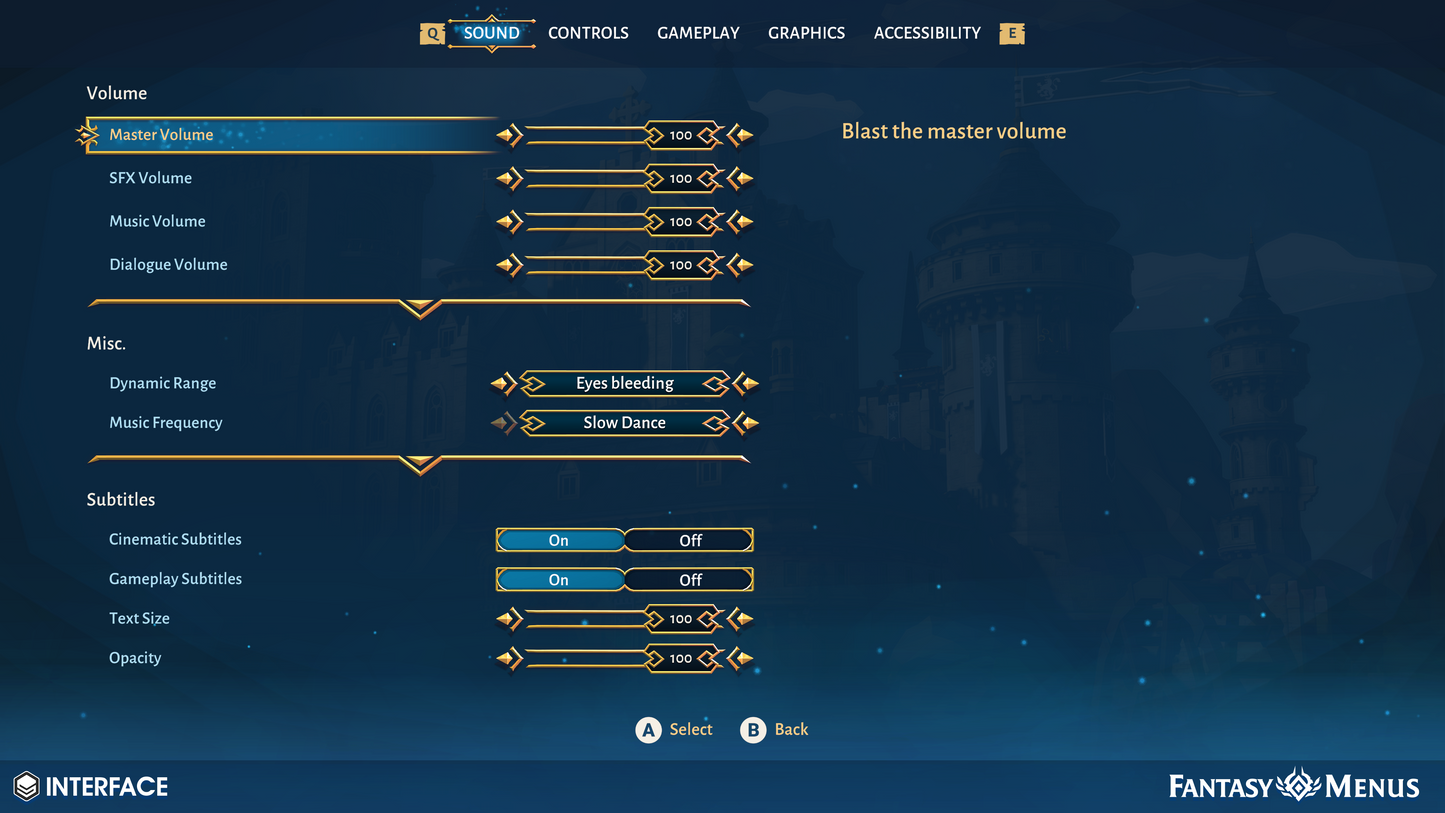Image resolution: width=1445 pixels, height=813 pixels.
Task: Choose next Dynamic Range option
Action: [746, 383]
